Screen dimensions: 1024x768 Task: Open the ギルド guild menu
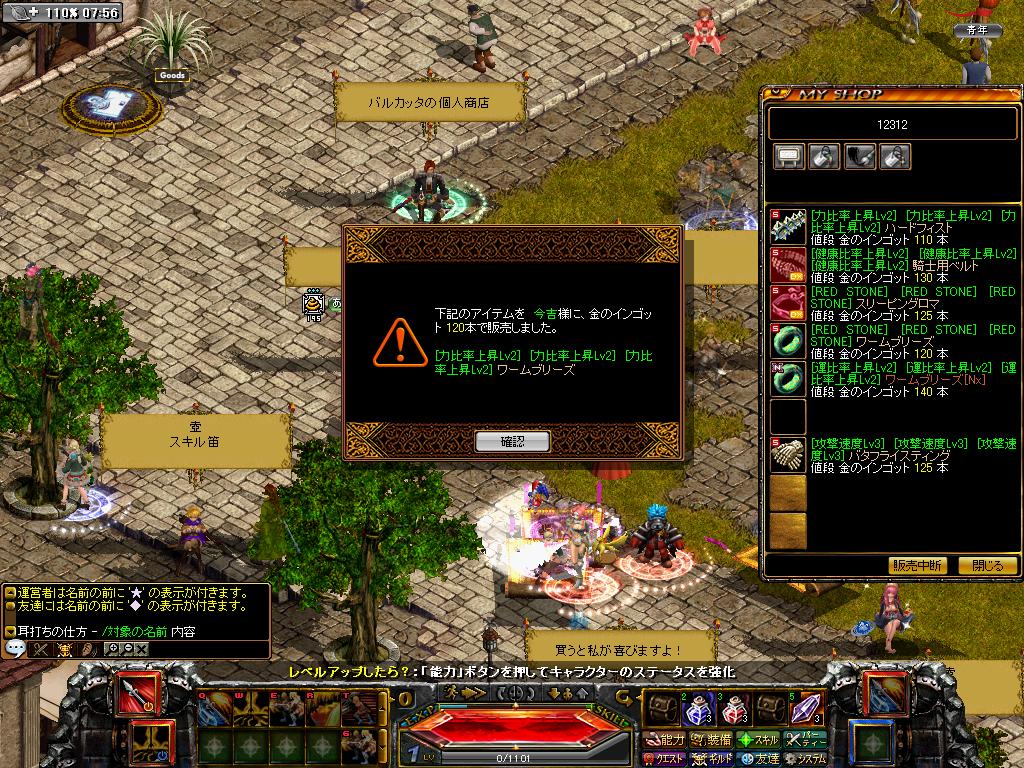click(x=711, y=759)
